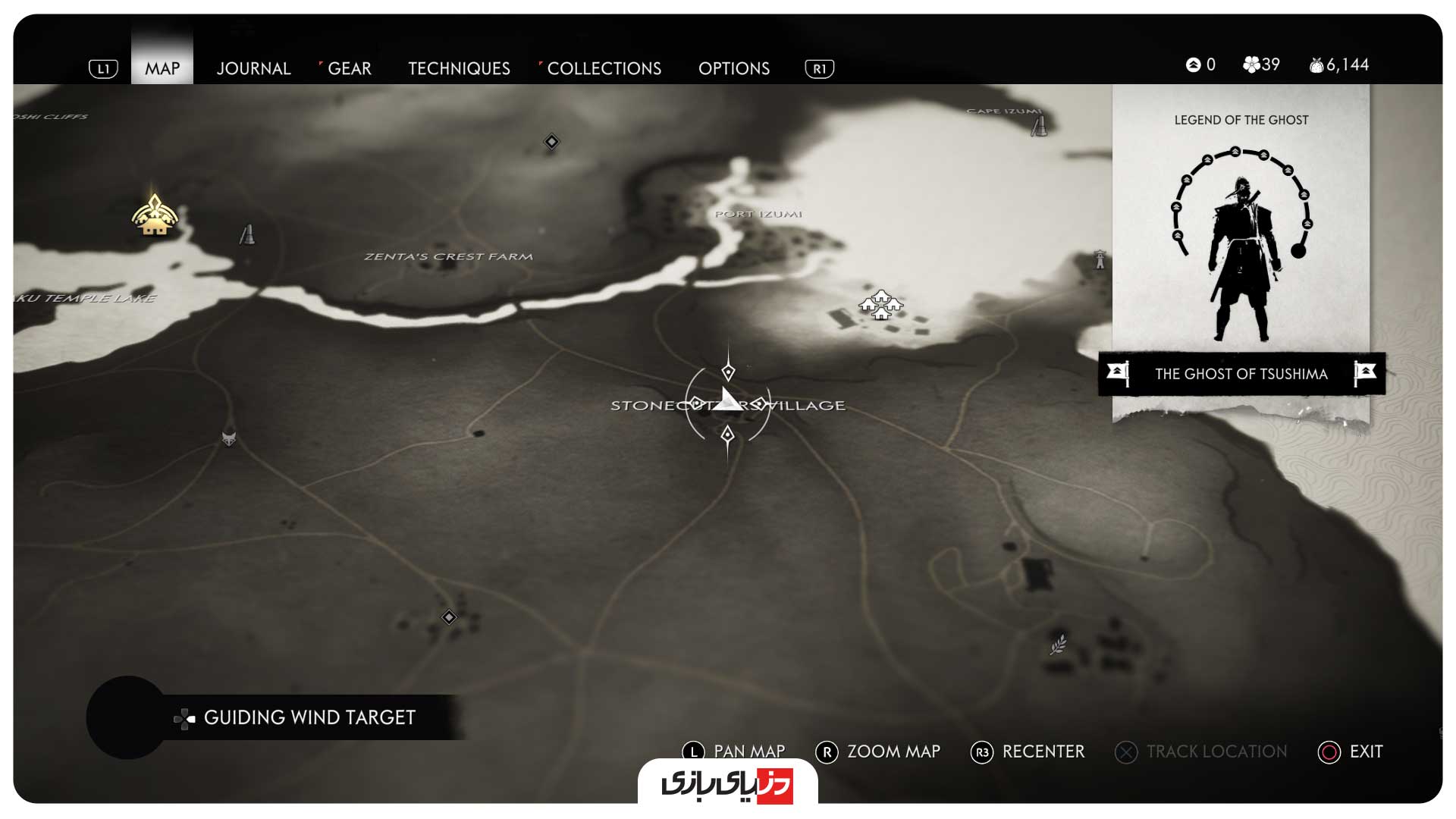Open the Guiding Wind Target selector

point(309,717)
